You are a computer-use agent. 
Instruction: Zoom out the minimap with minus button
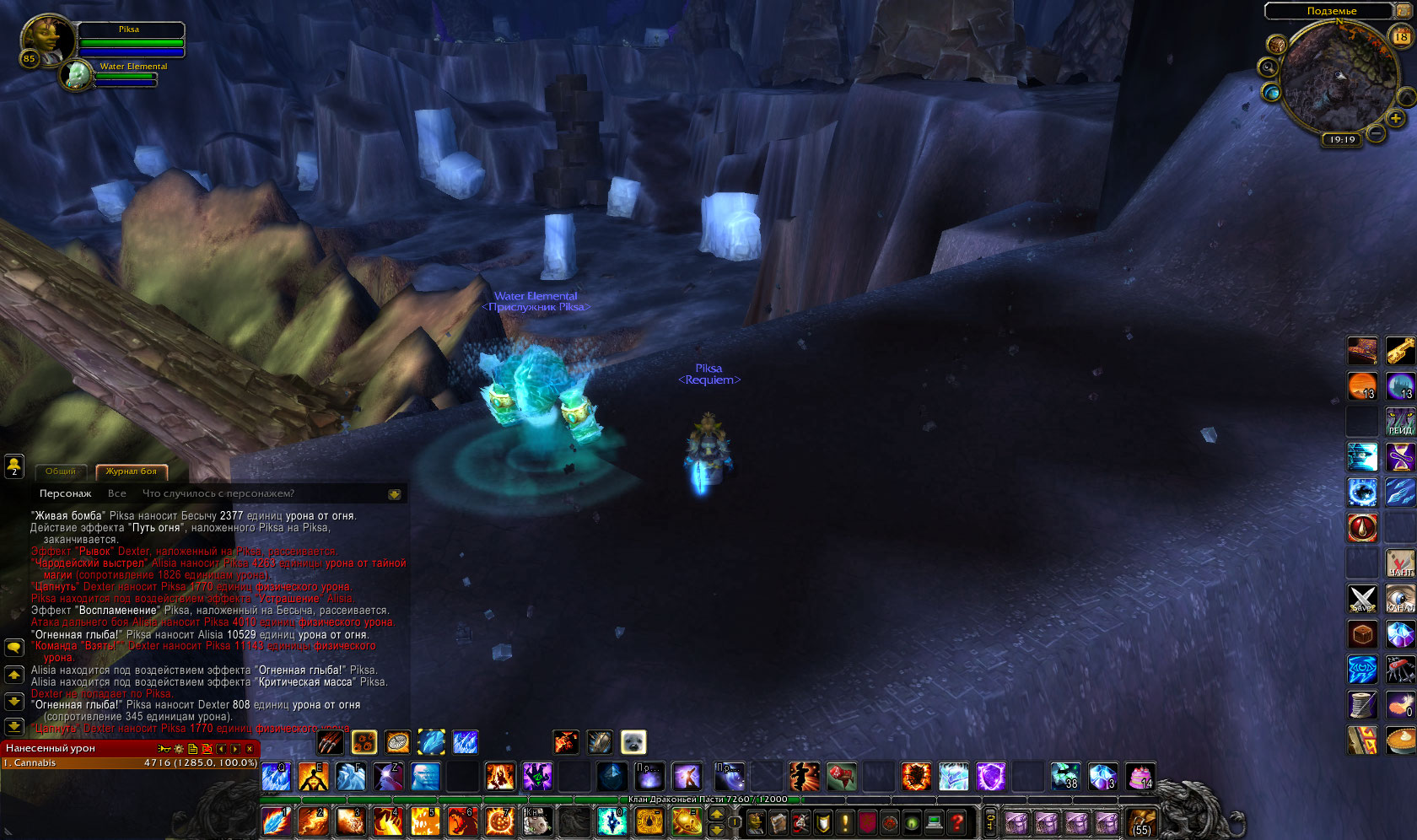coord(1376,133)
